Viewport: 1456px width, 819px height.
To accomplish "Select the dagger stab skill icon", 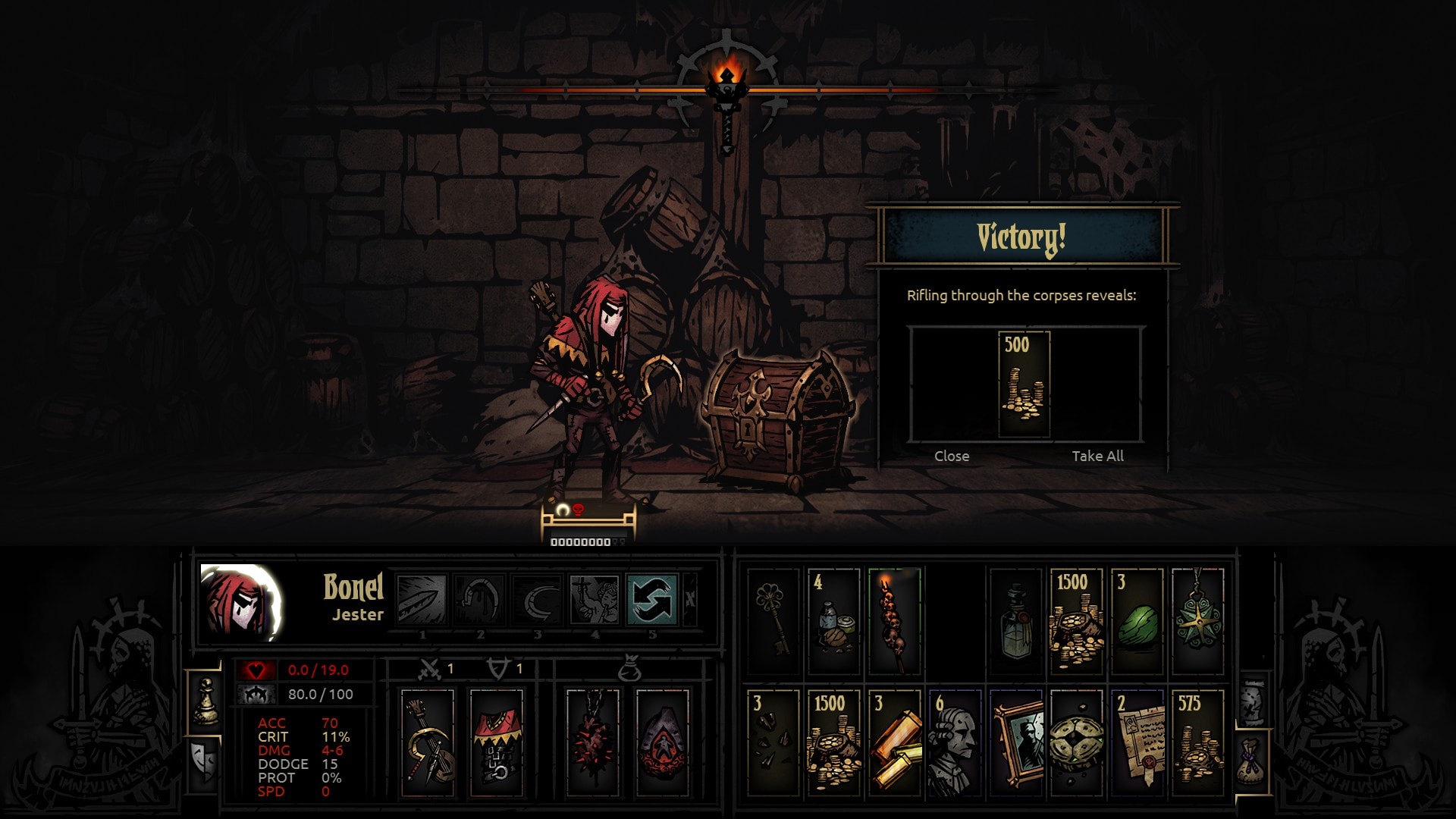I will [422, 599].
